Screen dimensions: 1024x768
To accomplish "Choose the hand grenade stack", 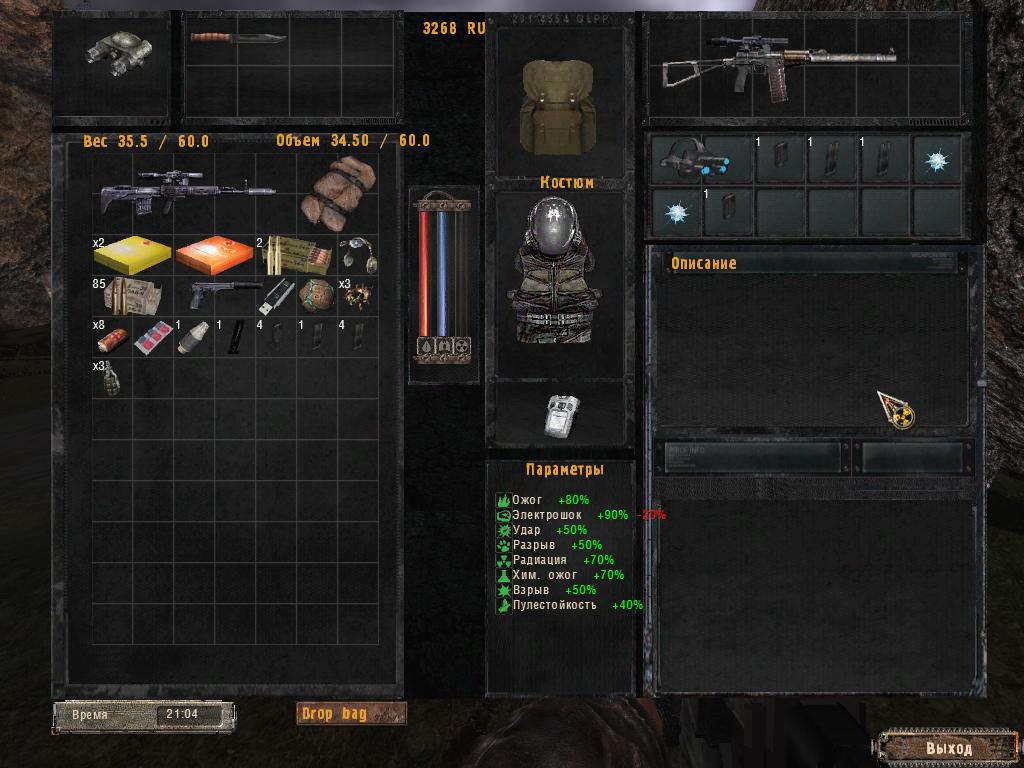I will [x=112, y=379].
